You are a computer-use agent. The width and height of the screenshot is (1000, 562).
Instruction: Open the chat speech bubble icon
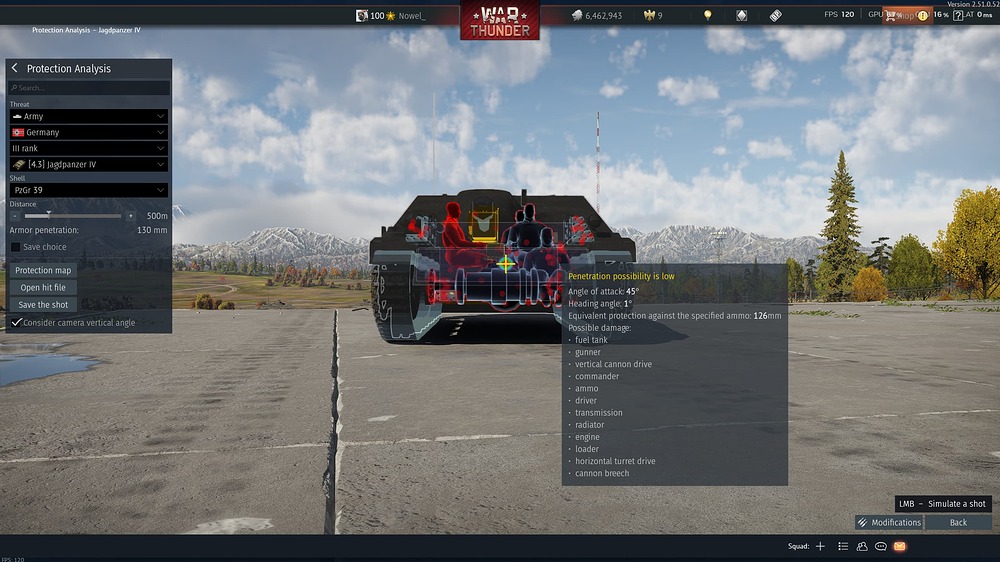point(880,547)
